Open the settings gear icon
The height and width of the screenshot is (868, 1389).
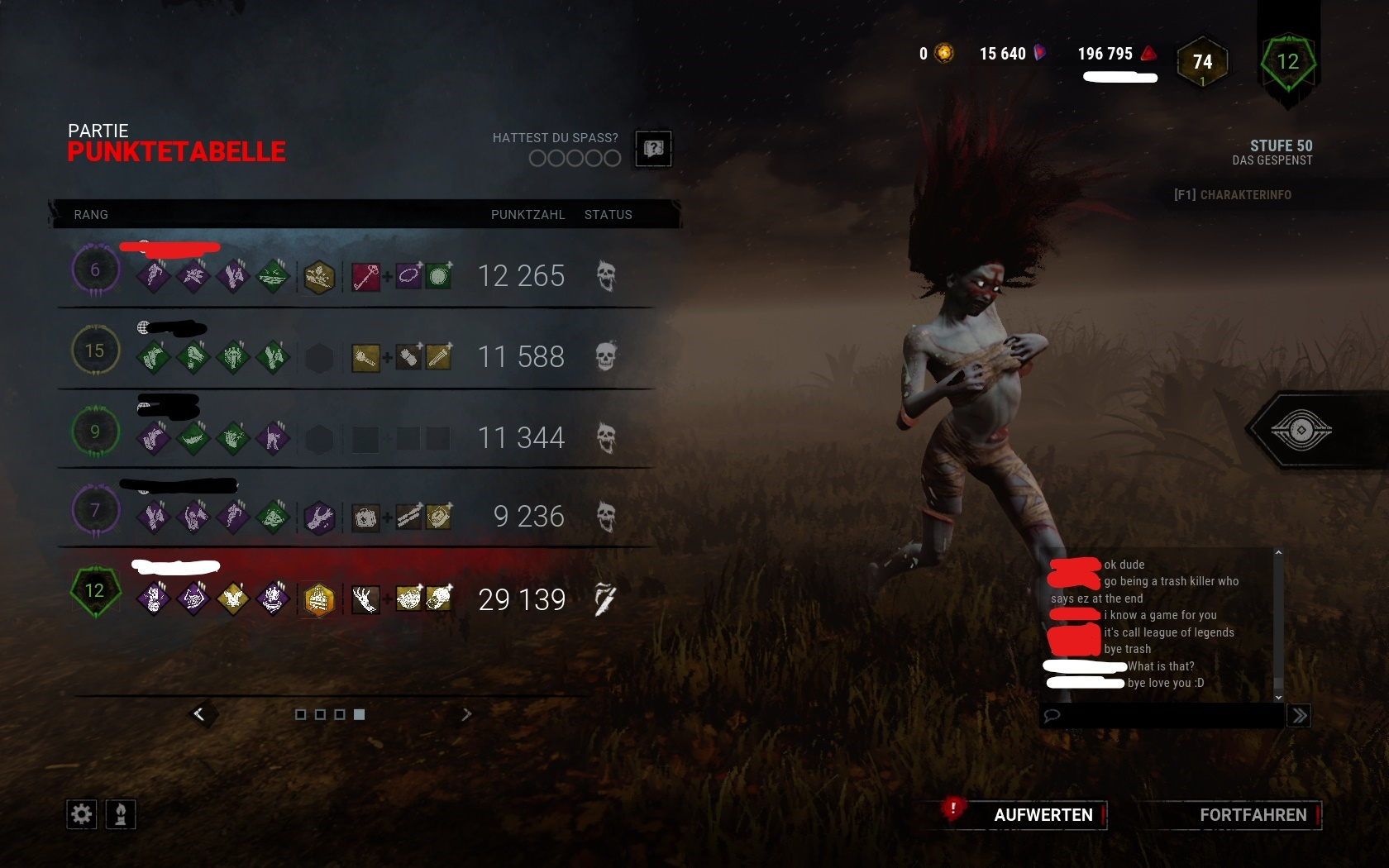[x=80, y=814]
